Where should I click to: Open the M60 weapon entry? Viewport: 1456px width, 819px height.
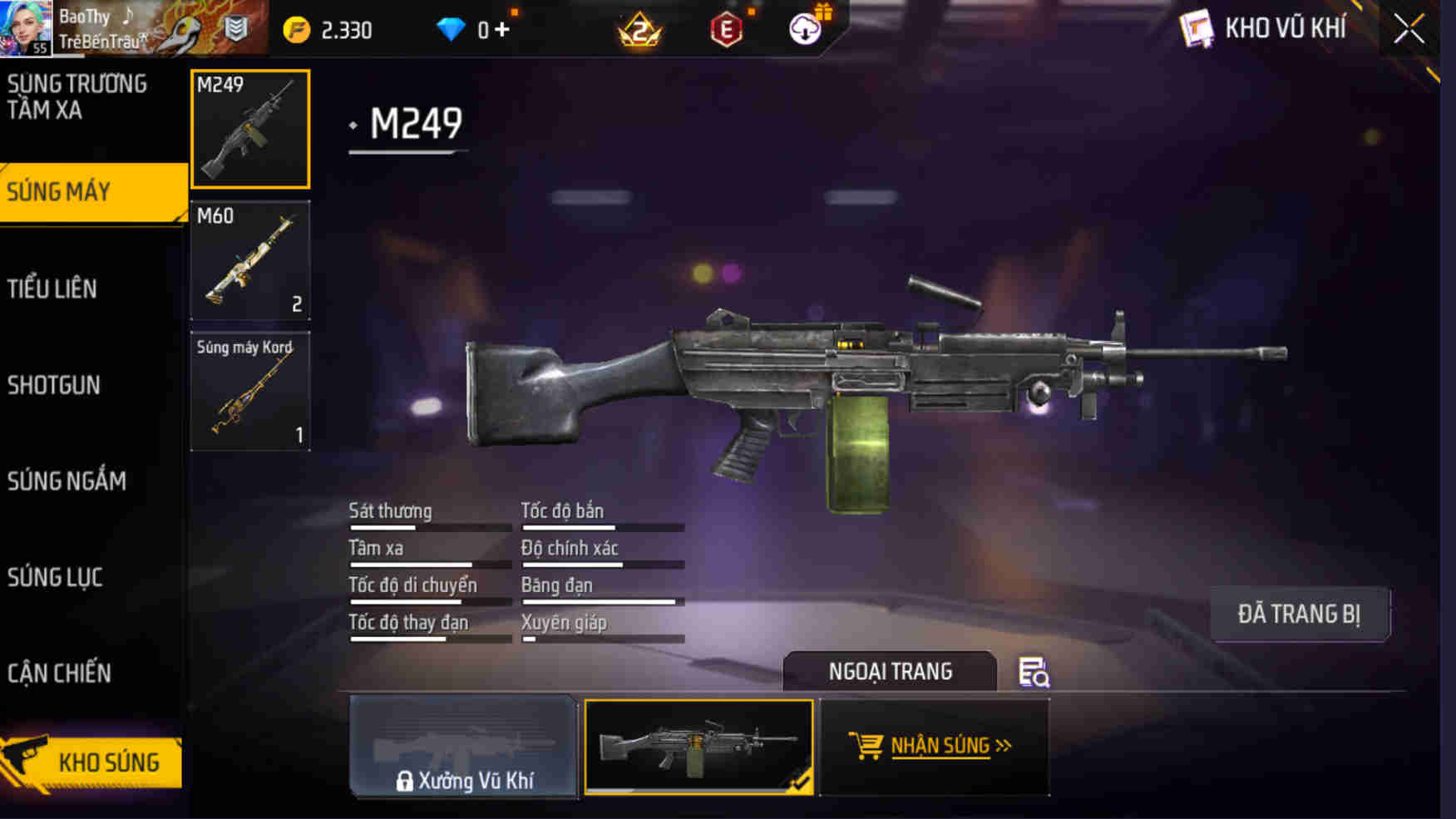coord(249,260)
